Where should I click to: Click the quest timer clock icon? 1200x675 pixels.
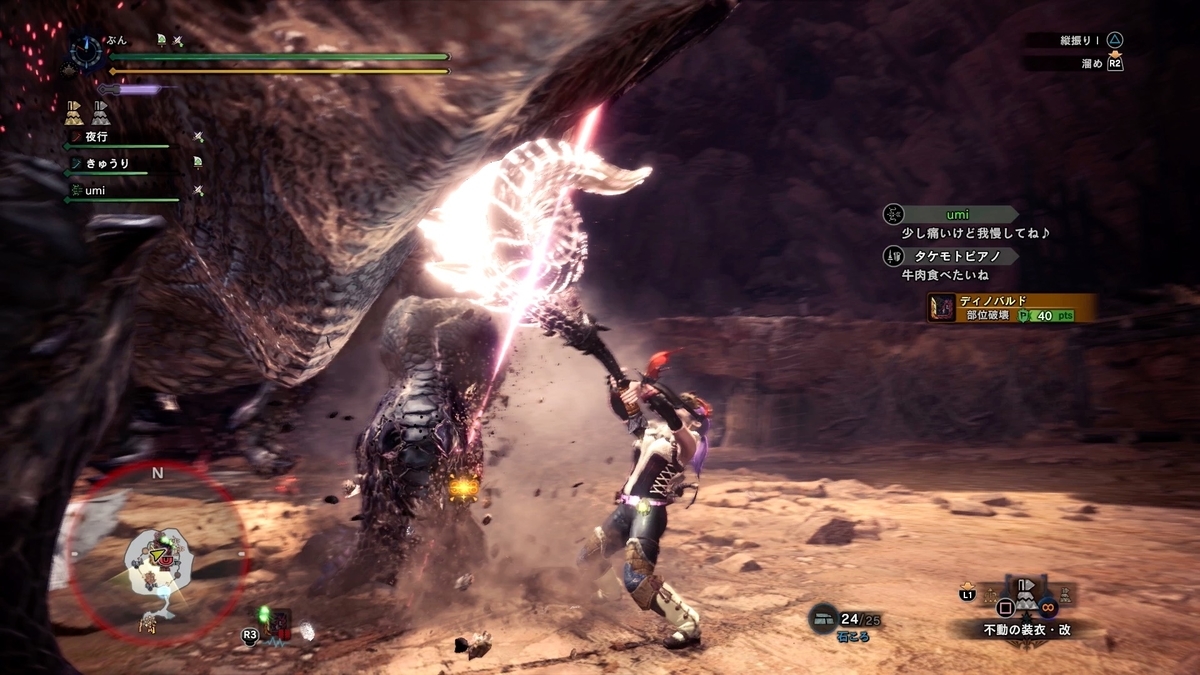point(87,49)
